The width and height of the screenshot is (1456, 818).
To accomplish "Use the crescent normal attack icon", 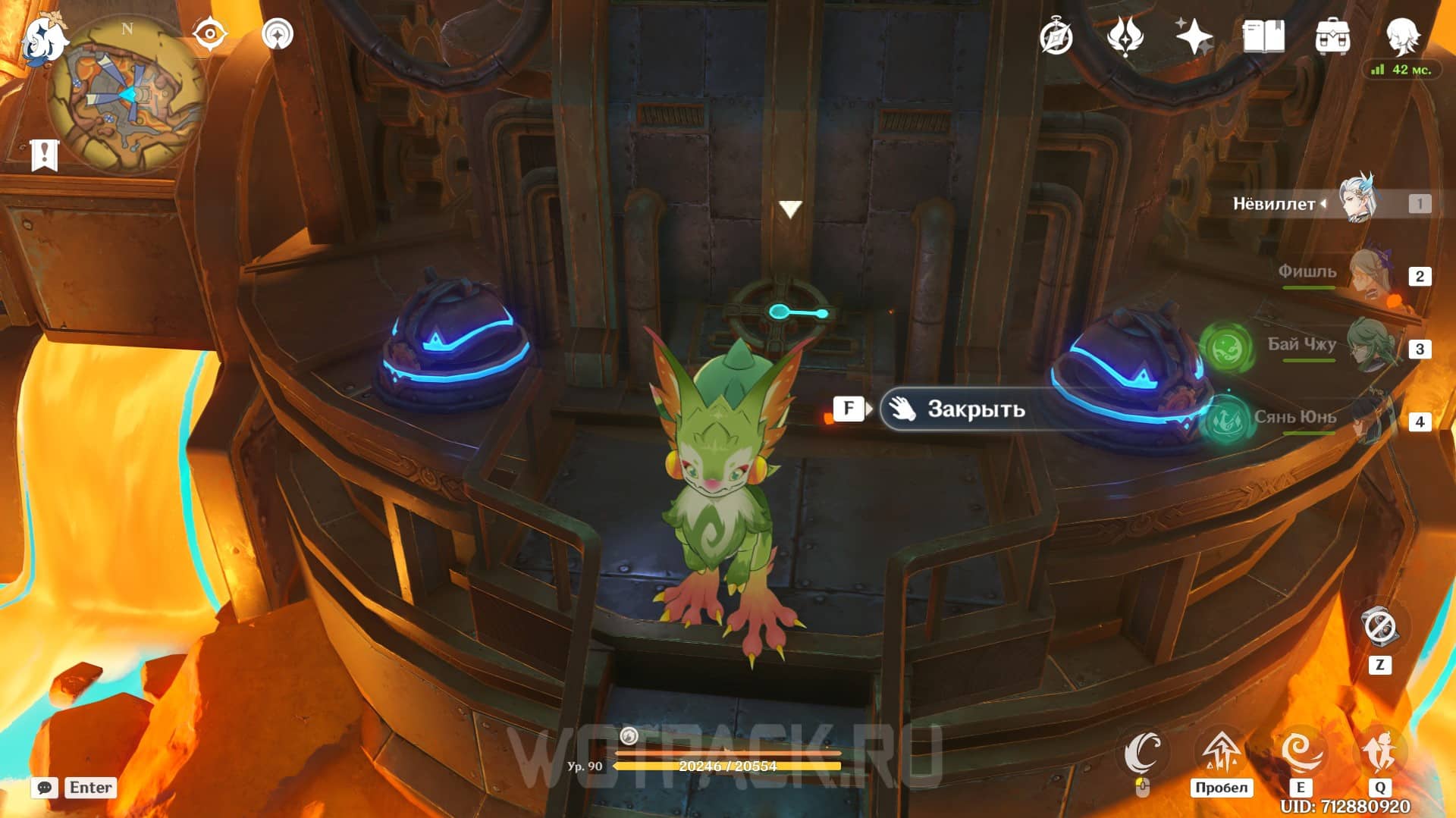I will tap(1142, 753).
